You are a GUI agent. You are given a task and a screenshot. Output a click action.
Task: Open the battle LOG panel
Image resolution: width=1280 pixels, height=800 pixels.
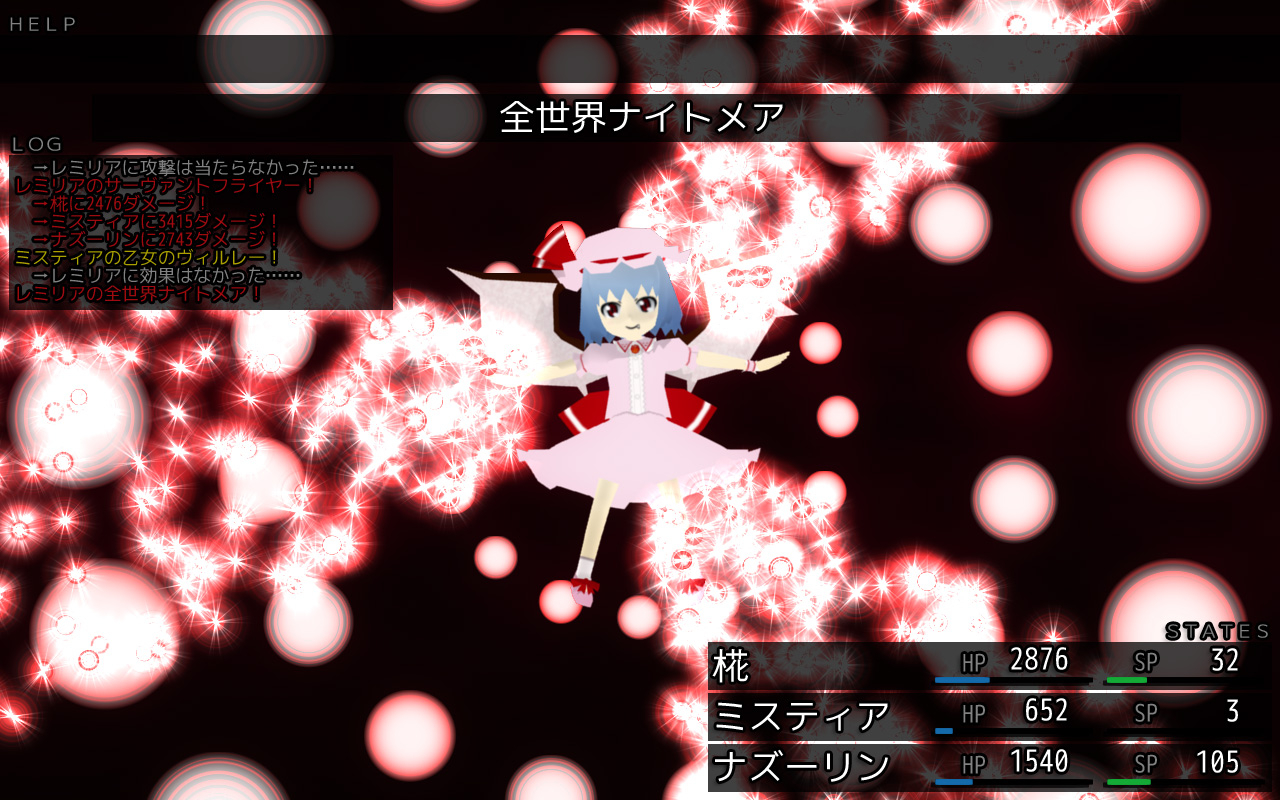37,145
